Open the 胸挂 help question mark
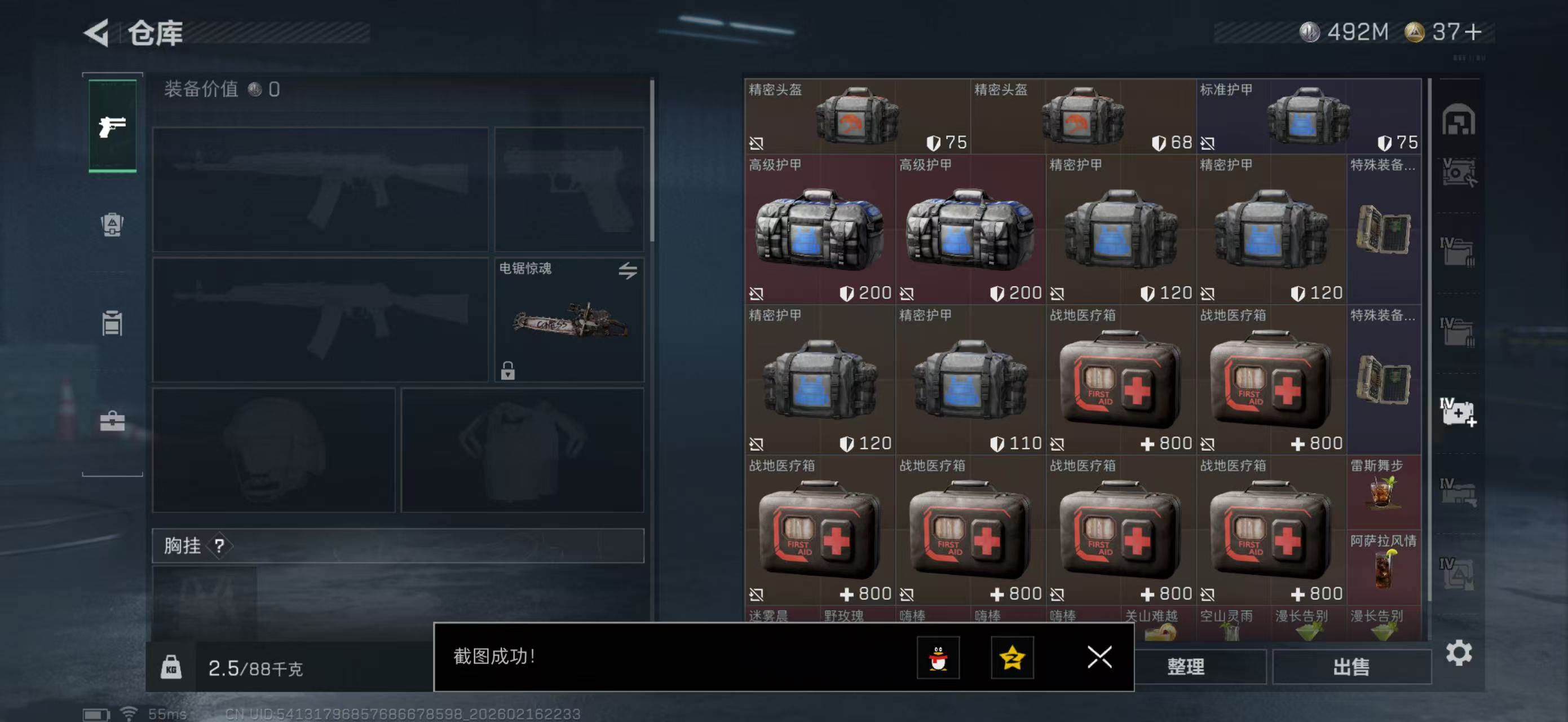 point(221,546)
